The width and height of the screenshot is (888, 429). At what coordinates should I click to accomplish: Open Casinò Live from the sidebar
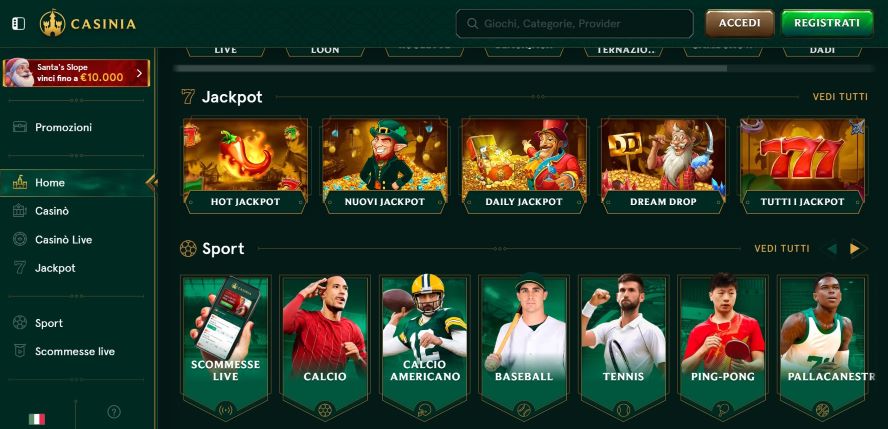coord(63,240)
